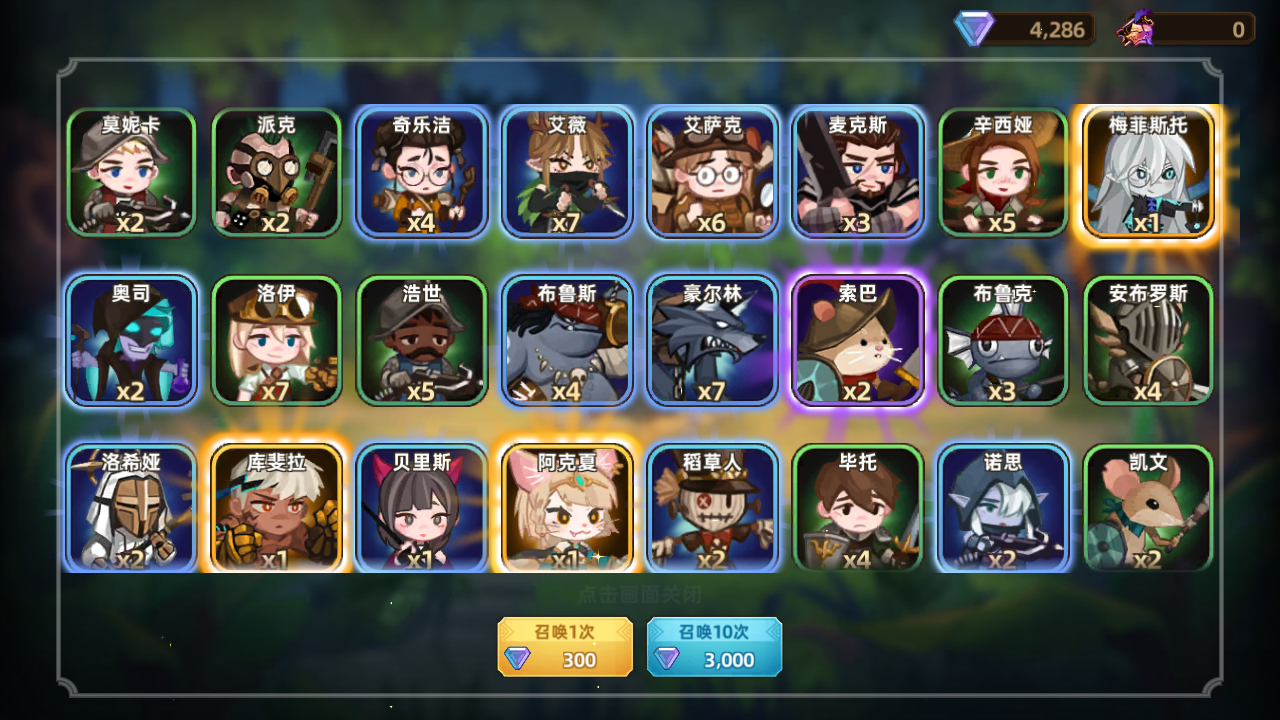Select the 诺思 character portrait
The image size is (1280, 720).
click(x=1003, y=508)
